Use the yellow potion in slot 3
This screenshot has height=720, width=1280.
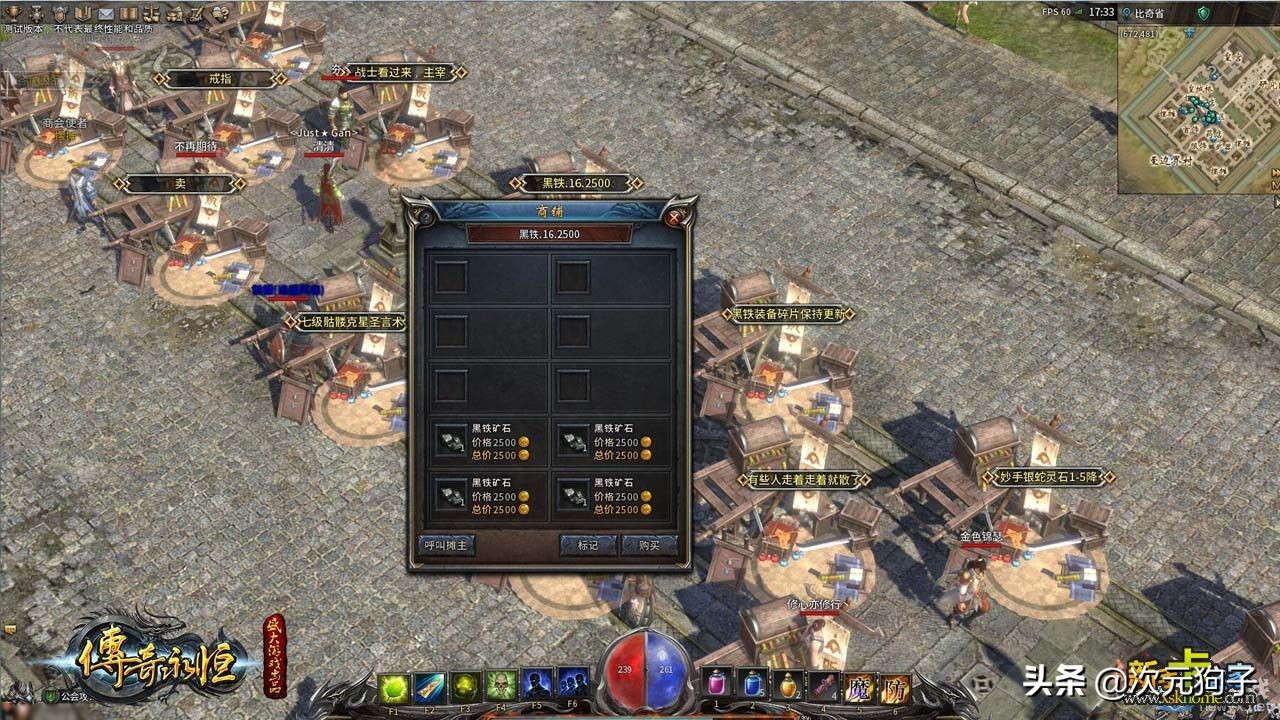pyautogui.click(x=788, y=684)
